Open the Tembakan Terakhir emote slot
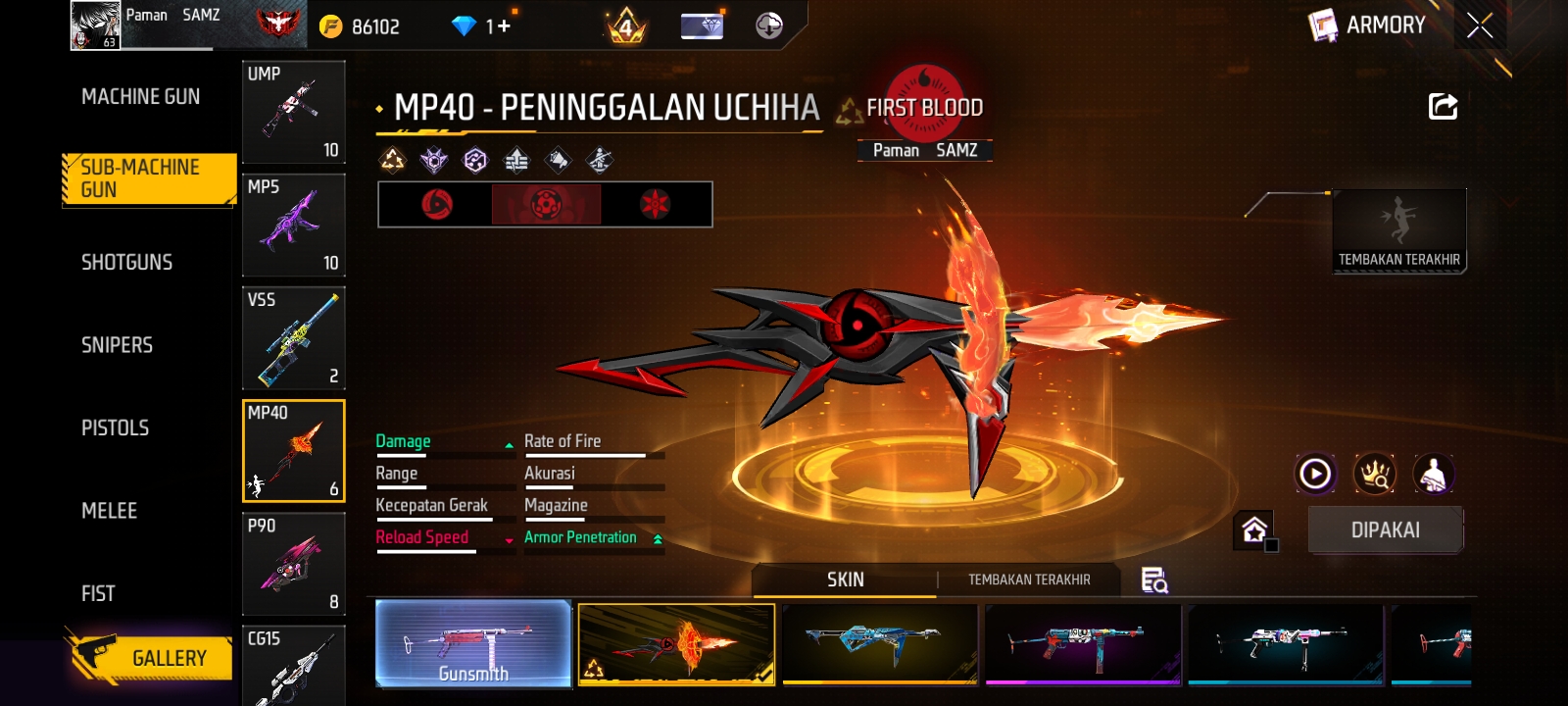The image size is (1568, 706). pyautogui.click(x=1398, y=230)
